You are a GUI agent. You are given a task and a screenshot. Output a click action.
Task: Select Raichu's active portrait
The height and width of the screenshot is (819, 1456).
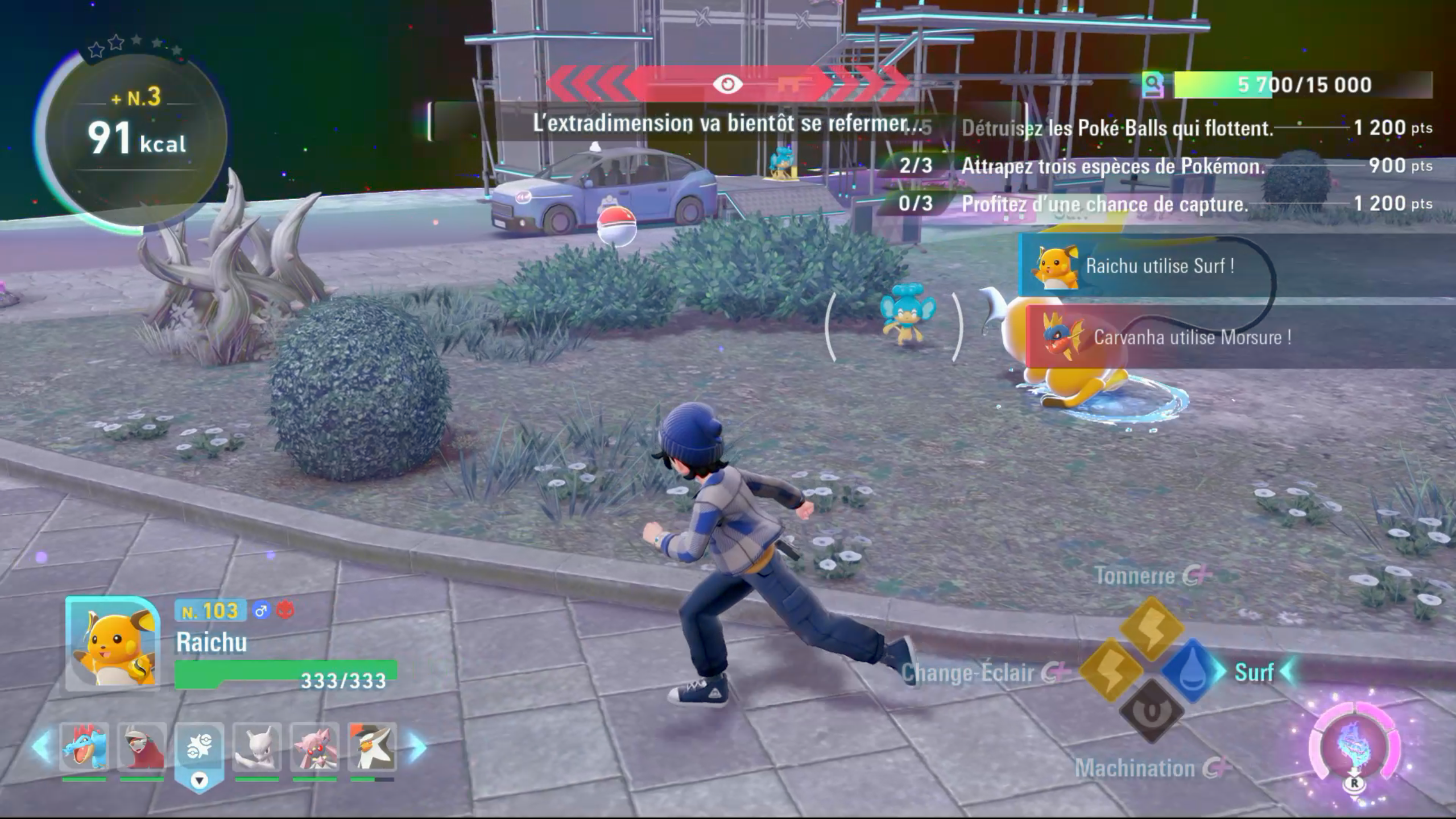pyautogui.click(x=113, y=644)
